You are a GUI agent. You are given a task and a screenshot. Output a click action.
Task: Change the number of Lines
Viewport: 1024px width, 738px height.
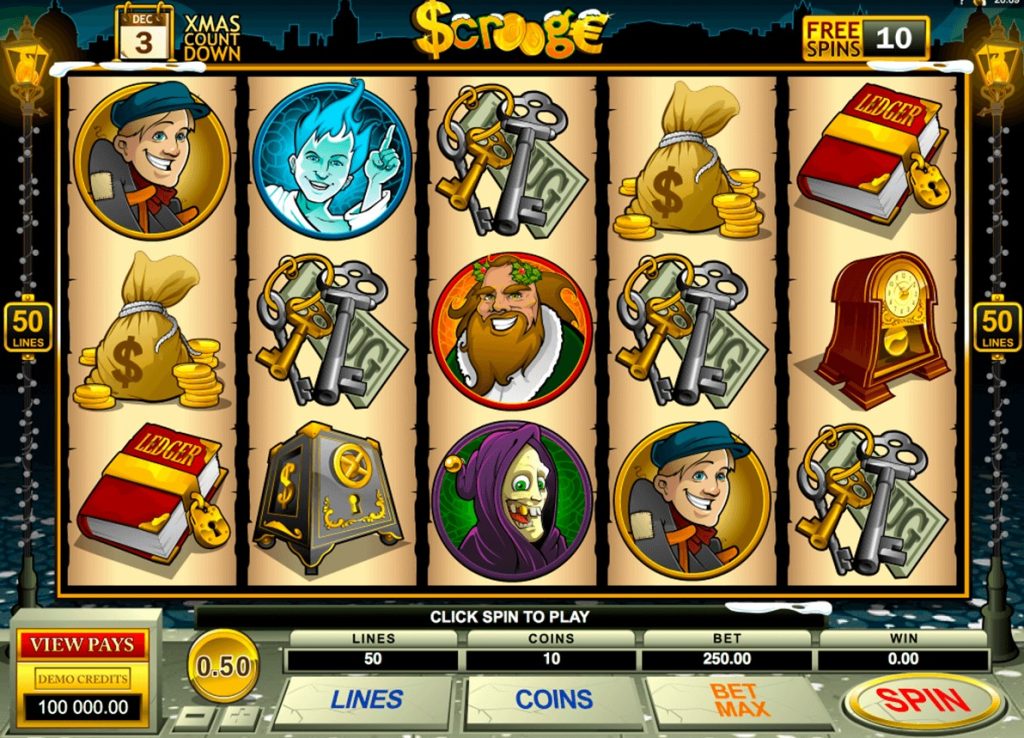click(x=366, y=700)
